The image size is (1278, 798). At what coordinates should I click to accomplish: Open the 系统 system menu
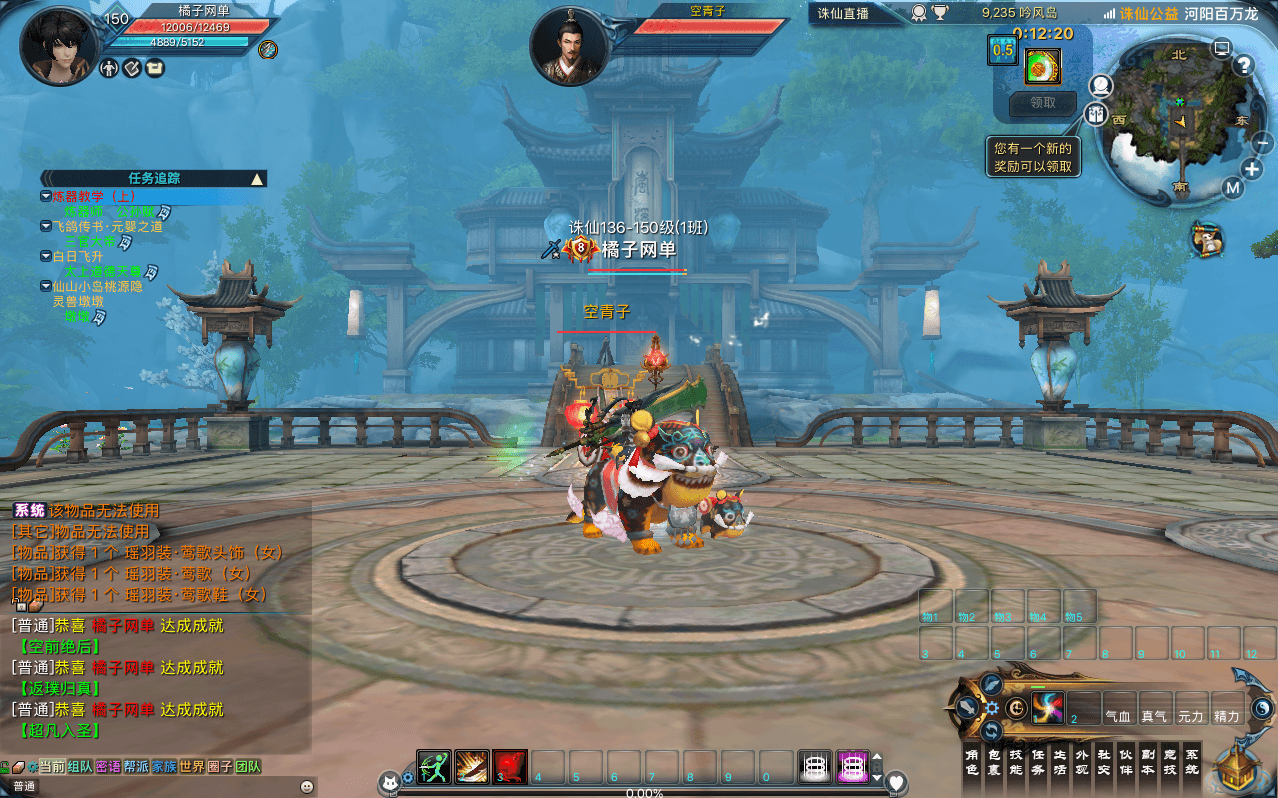pyautogui.click(x=1191, y=762)
